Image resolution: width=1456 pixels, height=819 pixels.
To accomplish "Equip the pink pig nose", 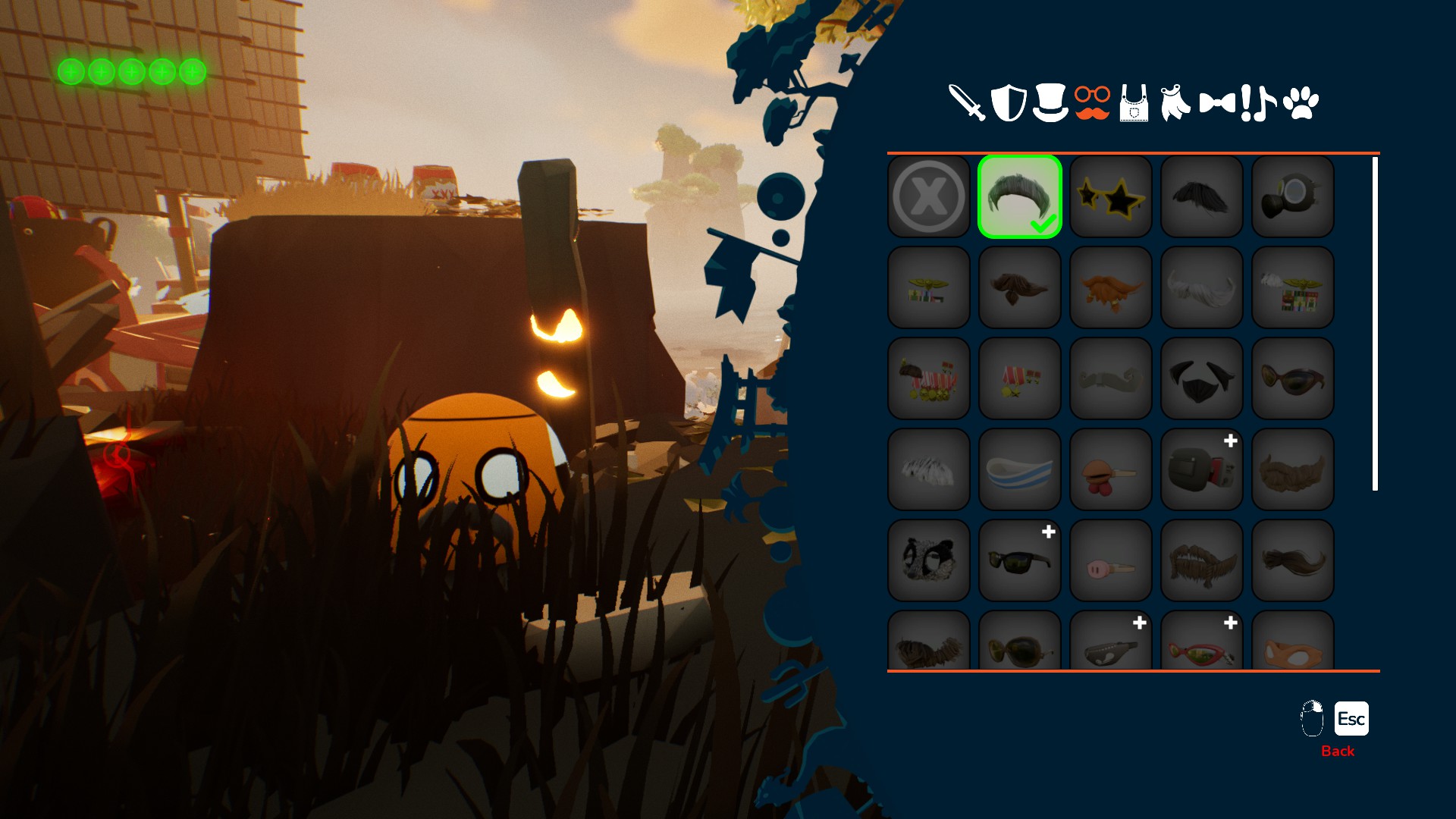I will (1111, 561).
